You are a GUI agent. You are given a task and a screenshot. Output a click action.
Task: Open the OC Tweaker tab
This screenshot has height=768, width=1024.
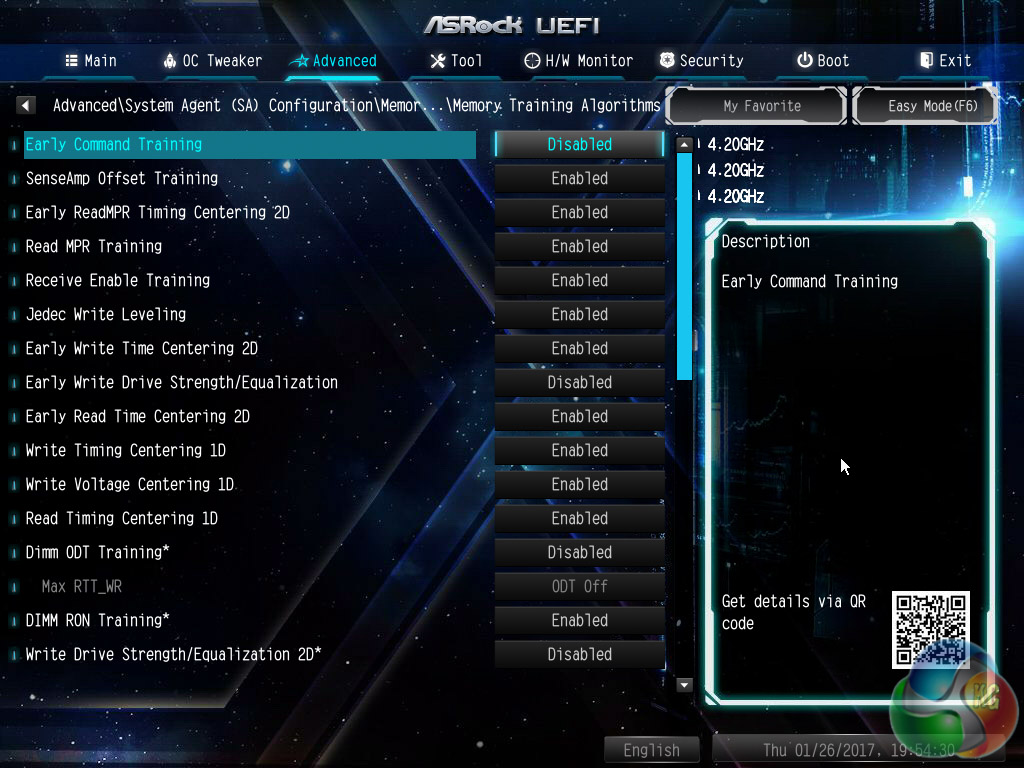212,61
